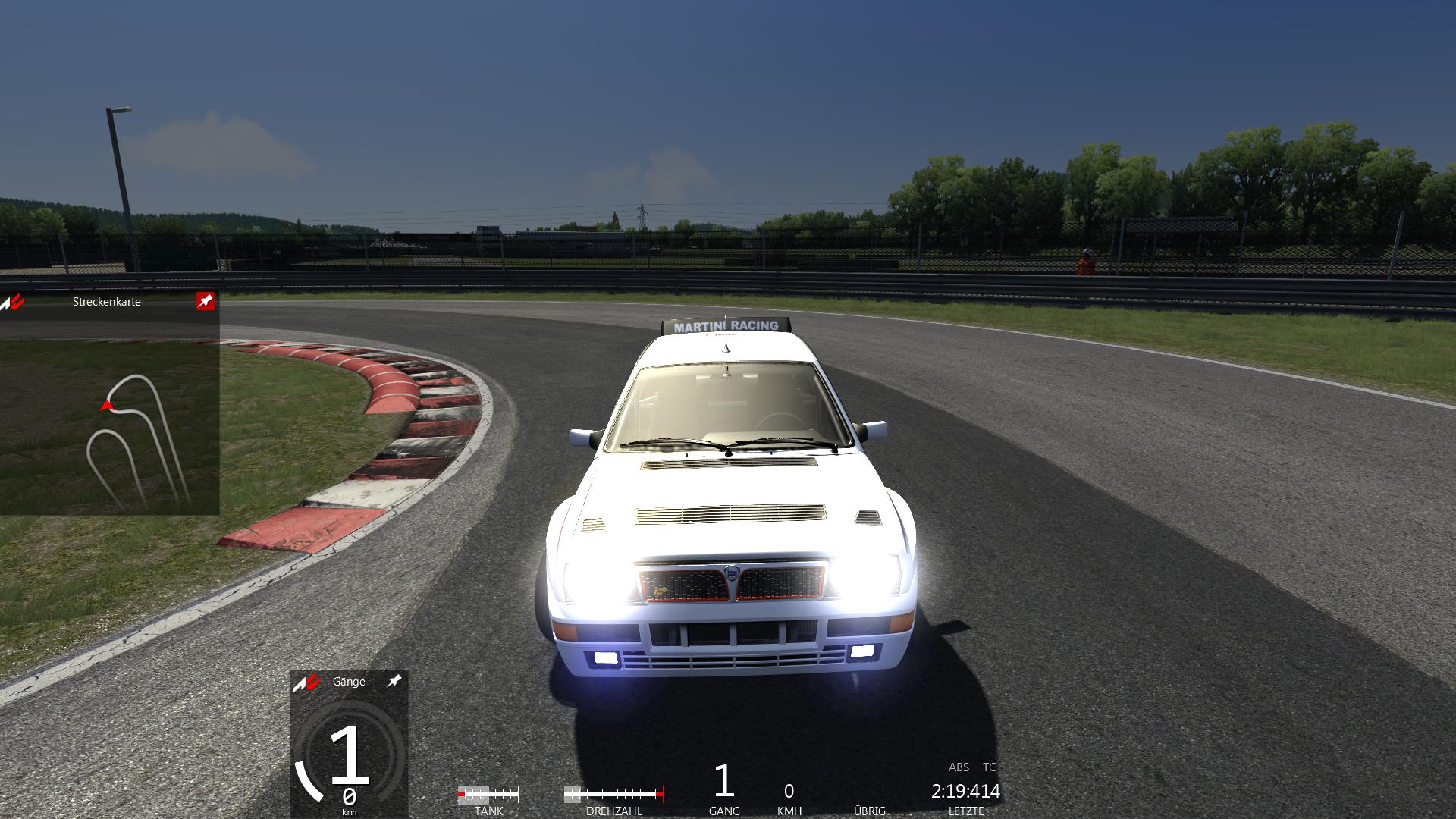The height and width of the screenshot is (819, 1456).
Task: Toggle the Gänge widget's pin icon
Action: point(394,681)
